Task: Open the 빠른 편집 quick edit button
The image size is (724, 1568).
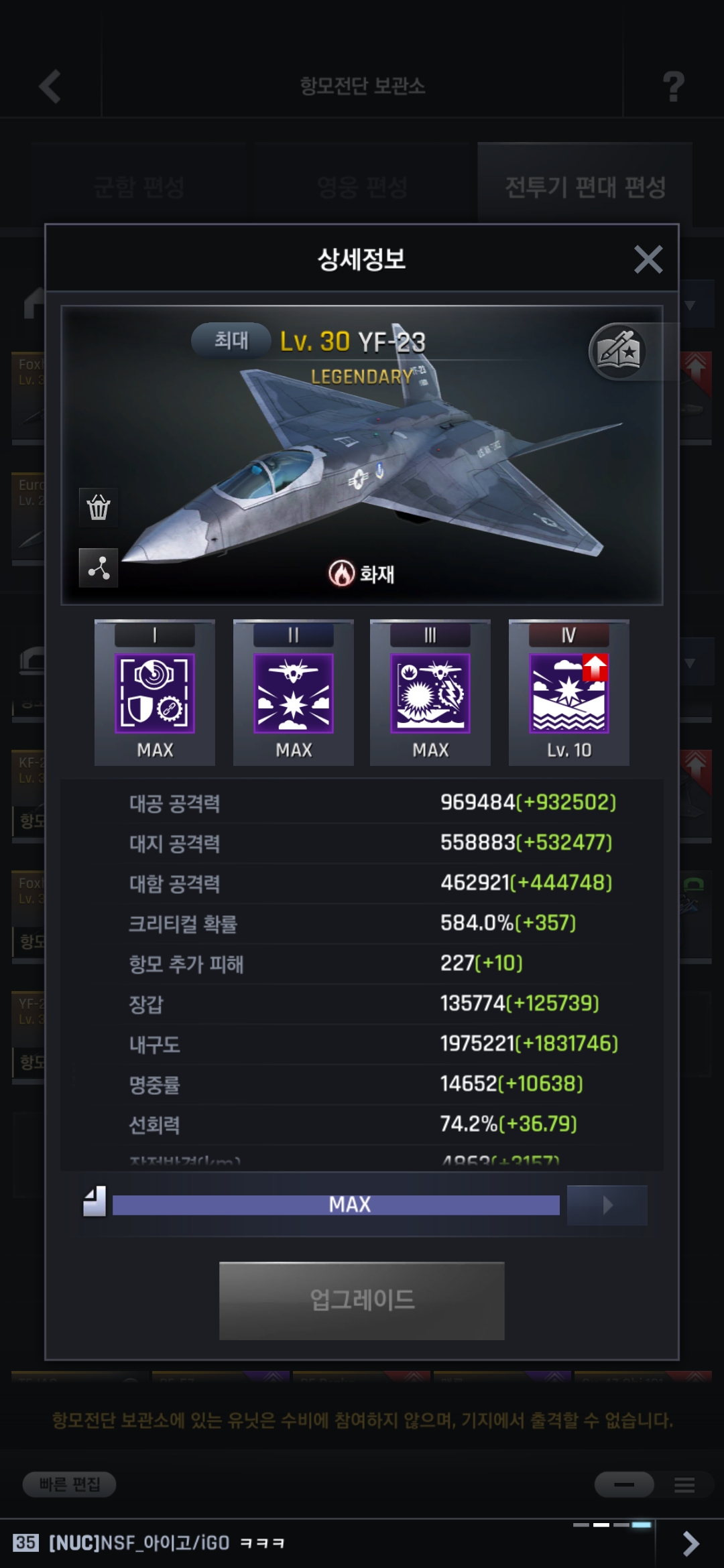Action: pyautogui.click(x=69, y=1484)
